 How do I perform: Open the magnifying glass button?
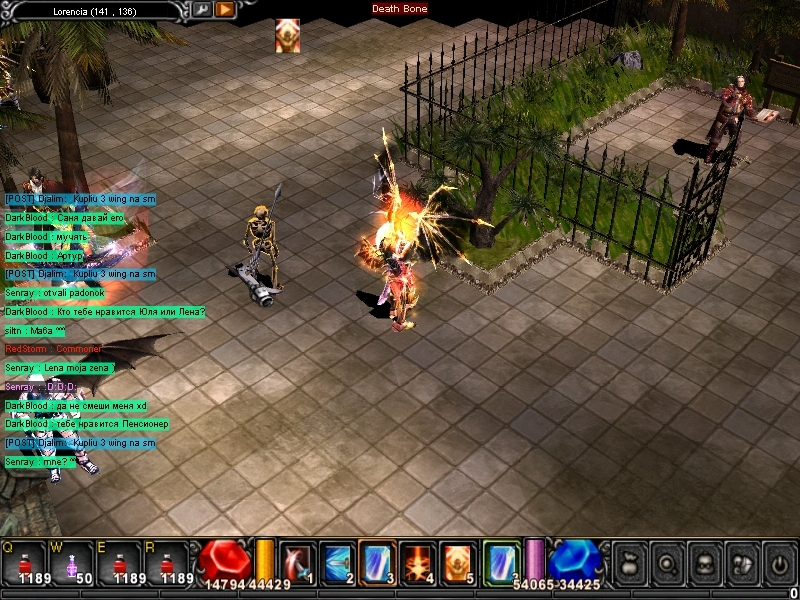click(x=666, y=564)
